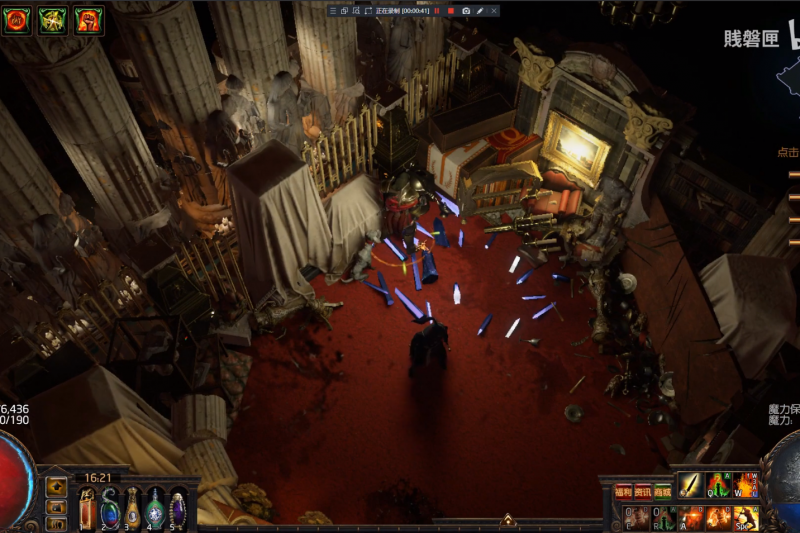Activate the flaming warrior skill bound to D
800x533 pixels.
[719, 517]
